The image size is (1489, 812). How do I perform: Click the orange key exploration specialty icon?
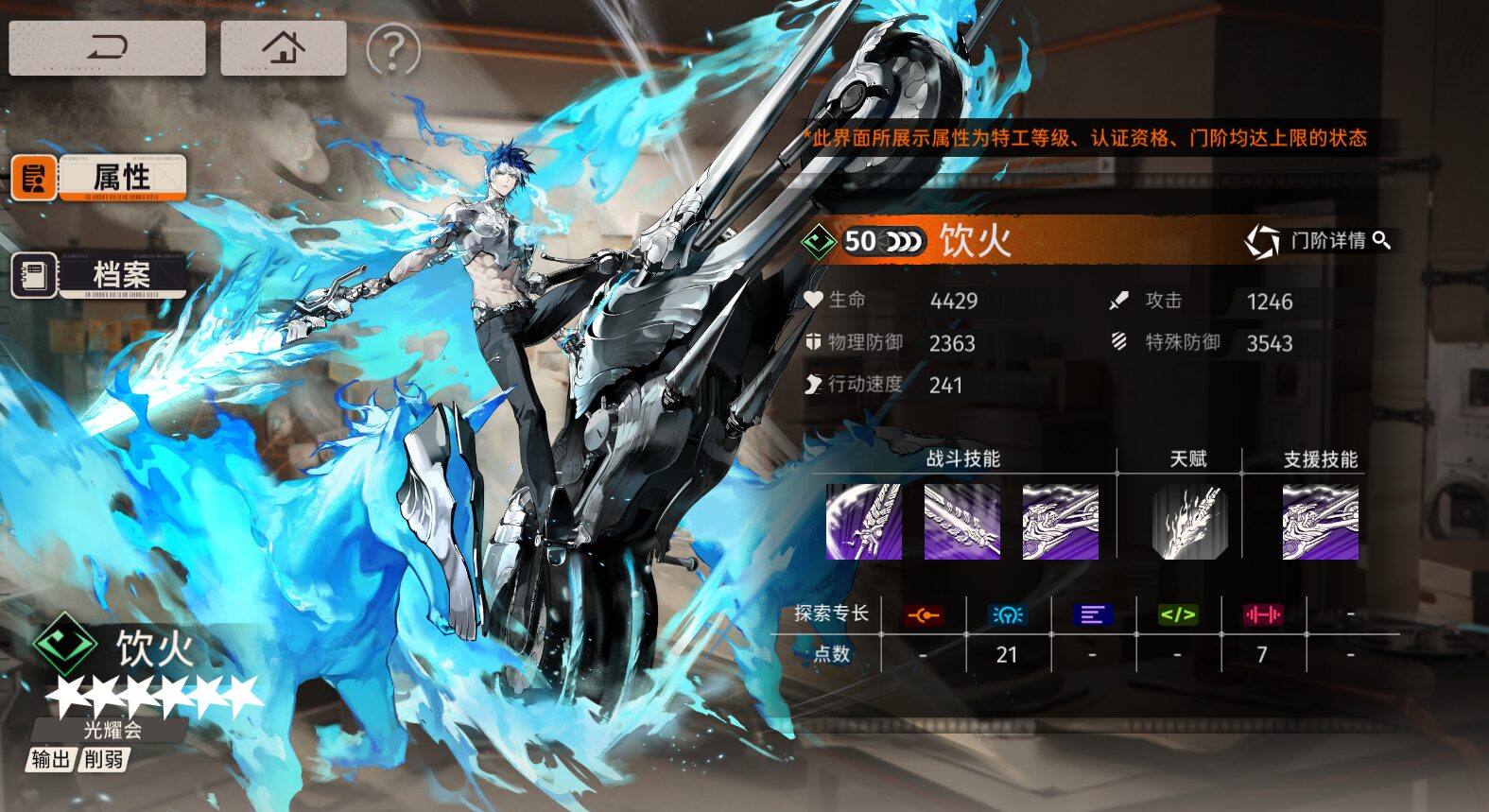(923, 615)
